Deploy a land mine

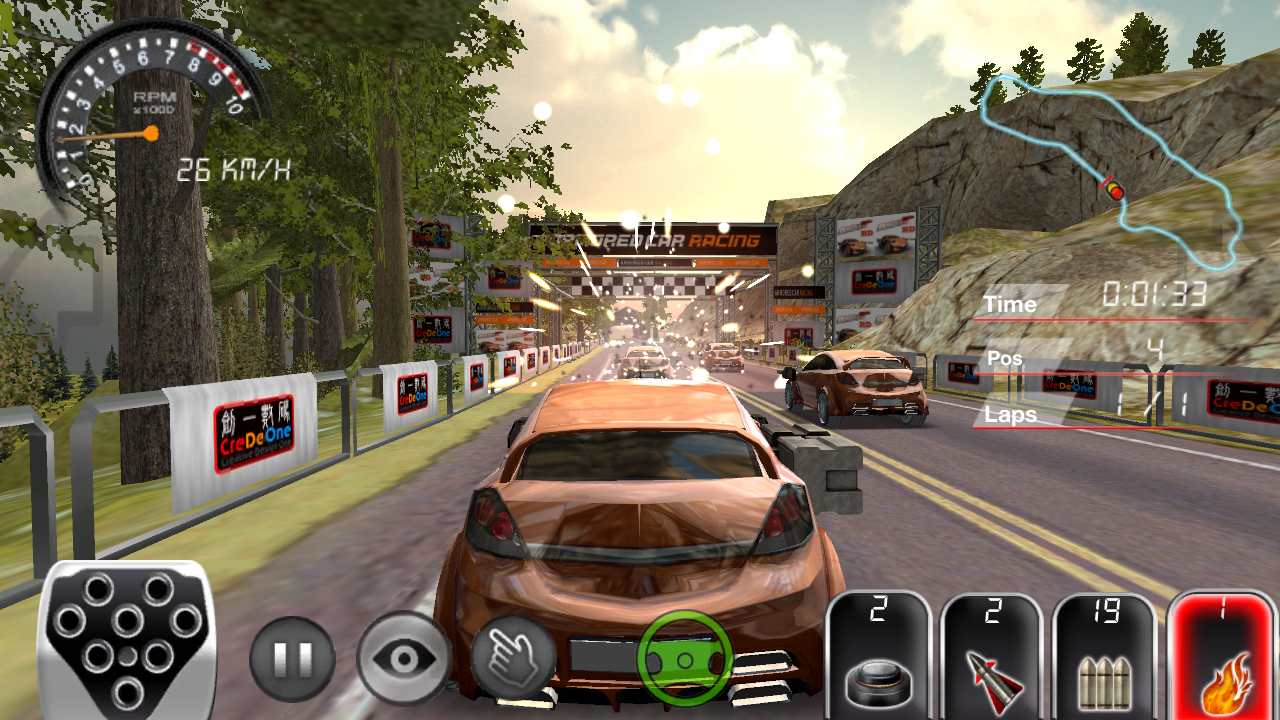878,656
